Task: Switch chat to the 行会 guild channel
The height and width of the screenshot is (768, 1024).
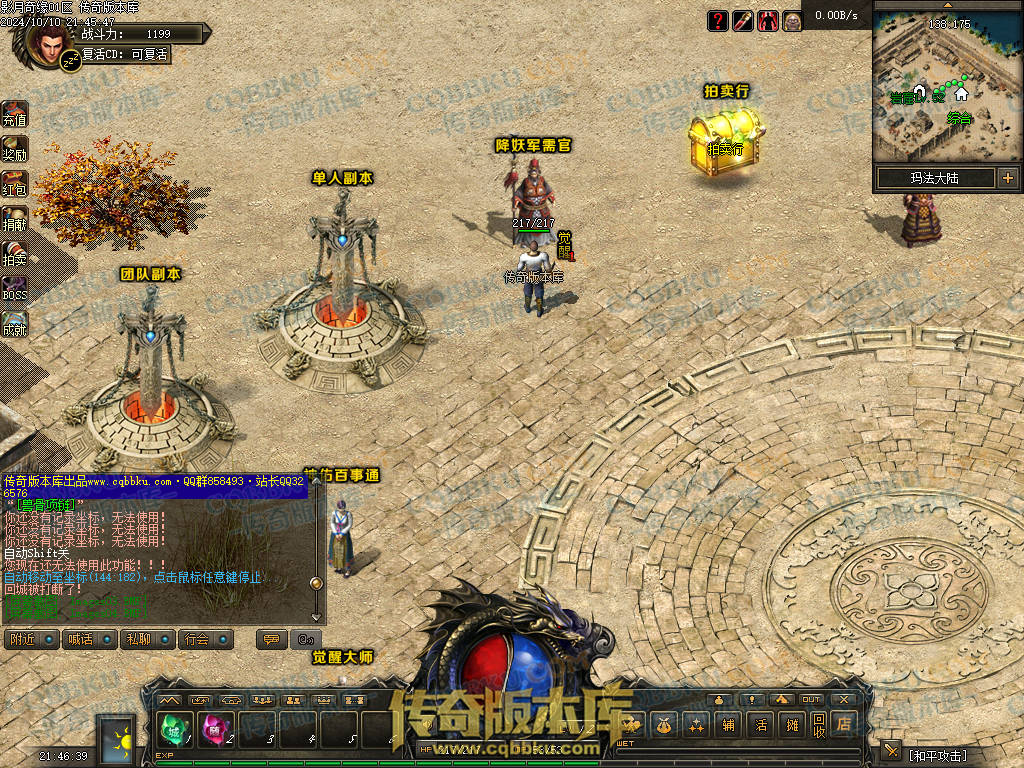Action: [x=206, y=639]
